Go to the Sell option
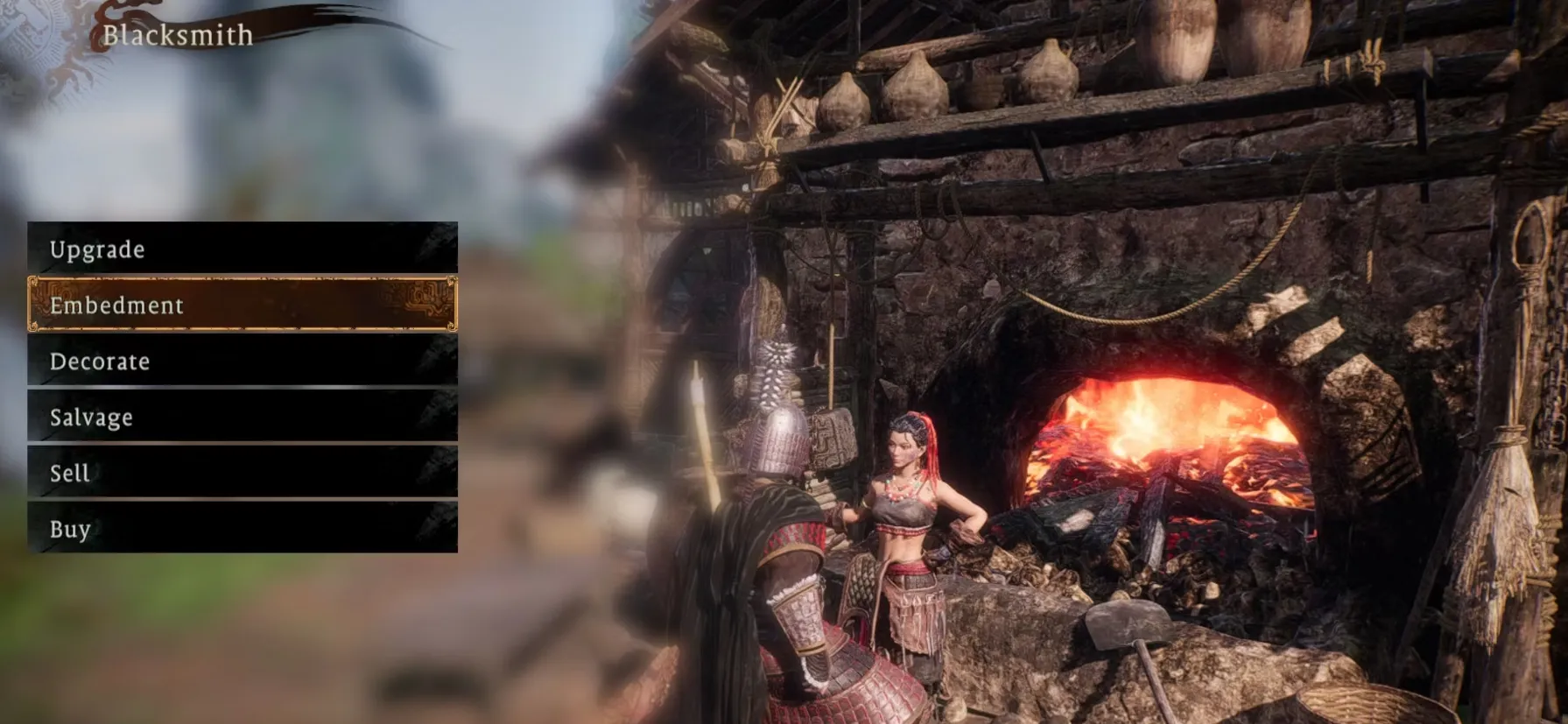This screenshot has height=724, width=1568. (242, 473)
